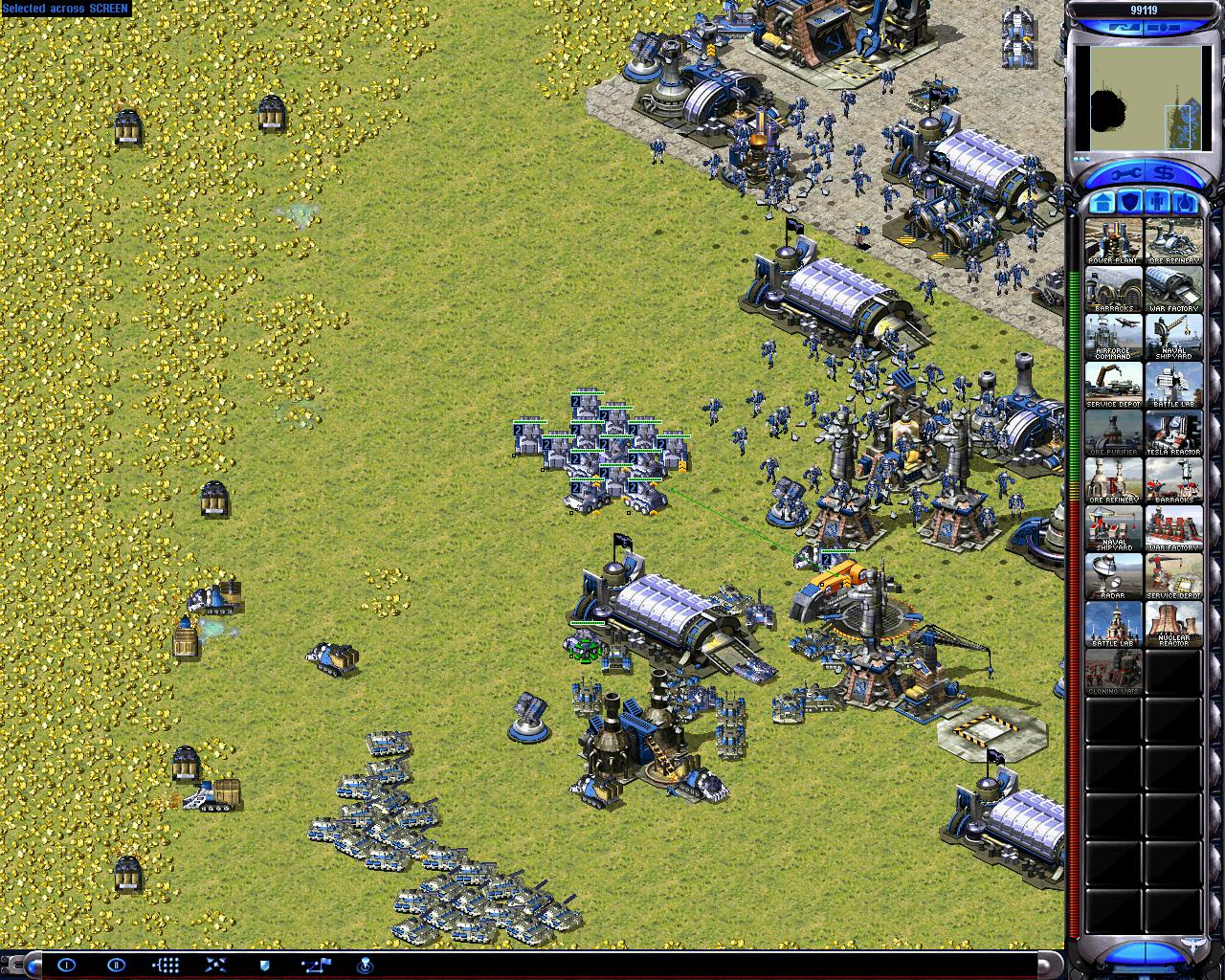Pick the Ore Purifier build icon

1114,433
